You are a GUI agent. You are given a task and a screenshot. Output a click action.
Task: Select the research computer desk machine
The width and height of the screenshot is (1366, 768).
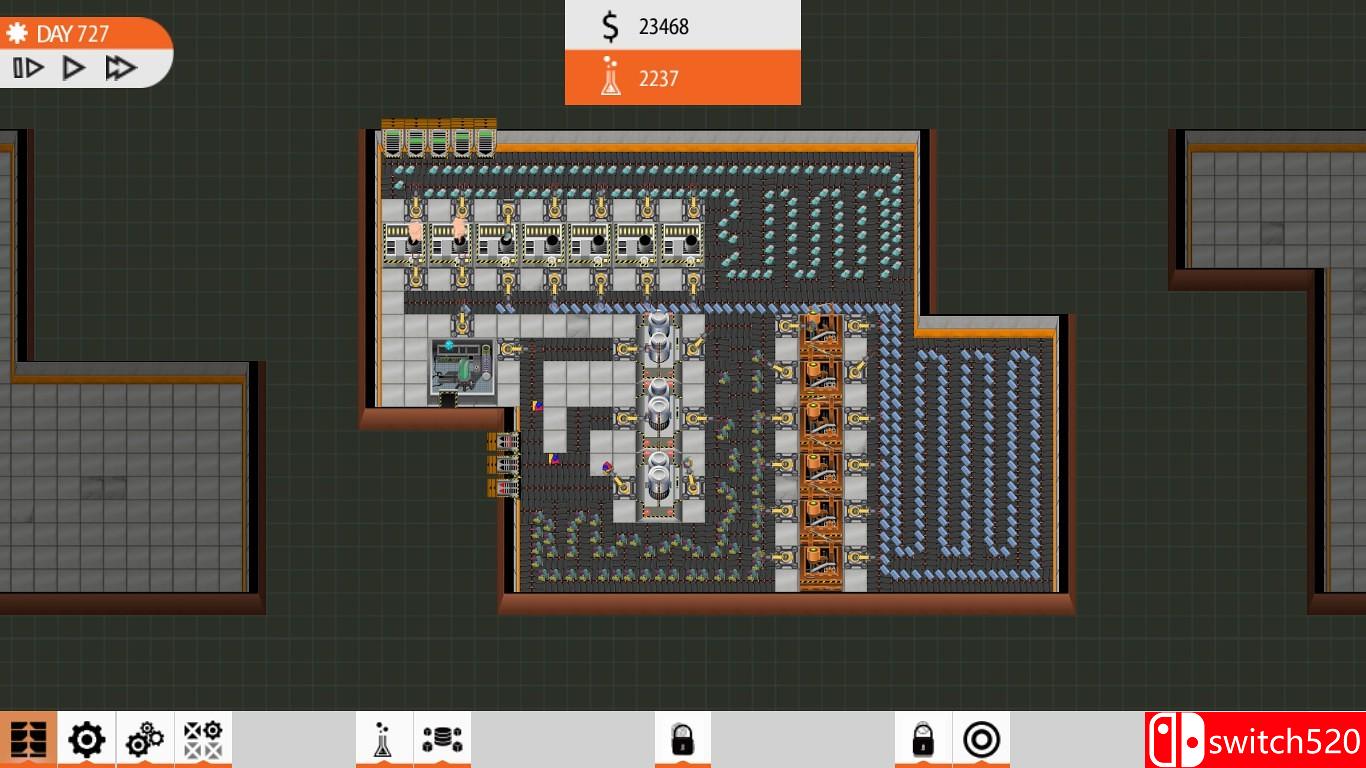click(x=460, y=370)
